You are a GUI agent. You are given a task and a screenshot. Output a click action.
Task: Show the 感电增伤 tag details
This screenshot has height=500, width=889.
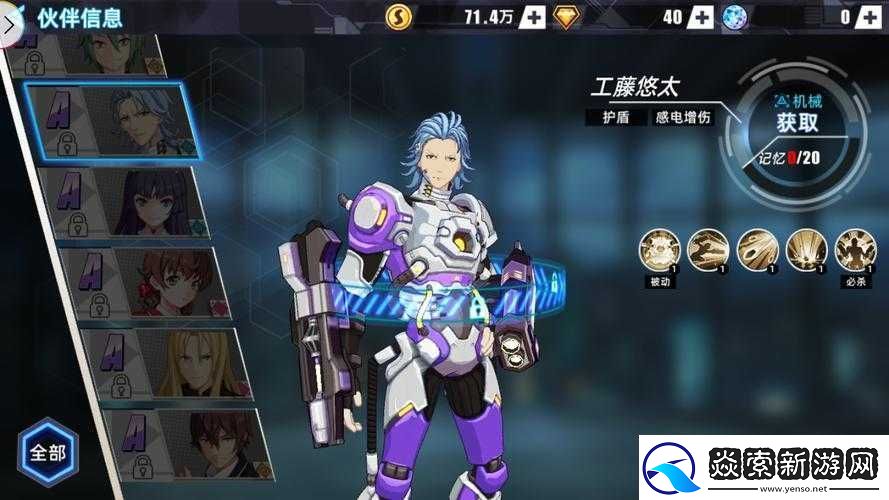[x=683, y=117]
